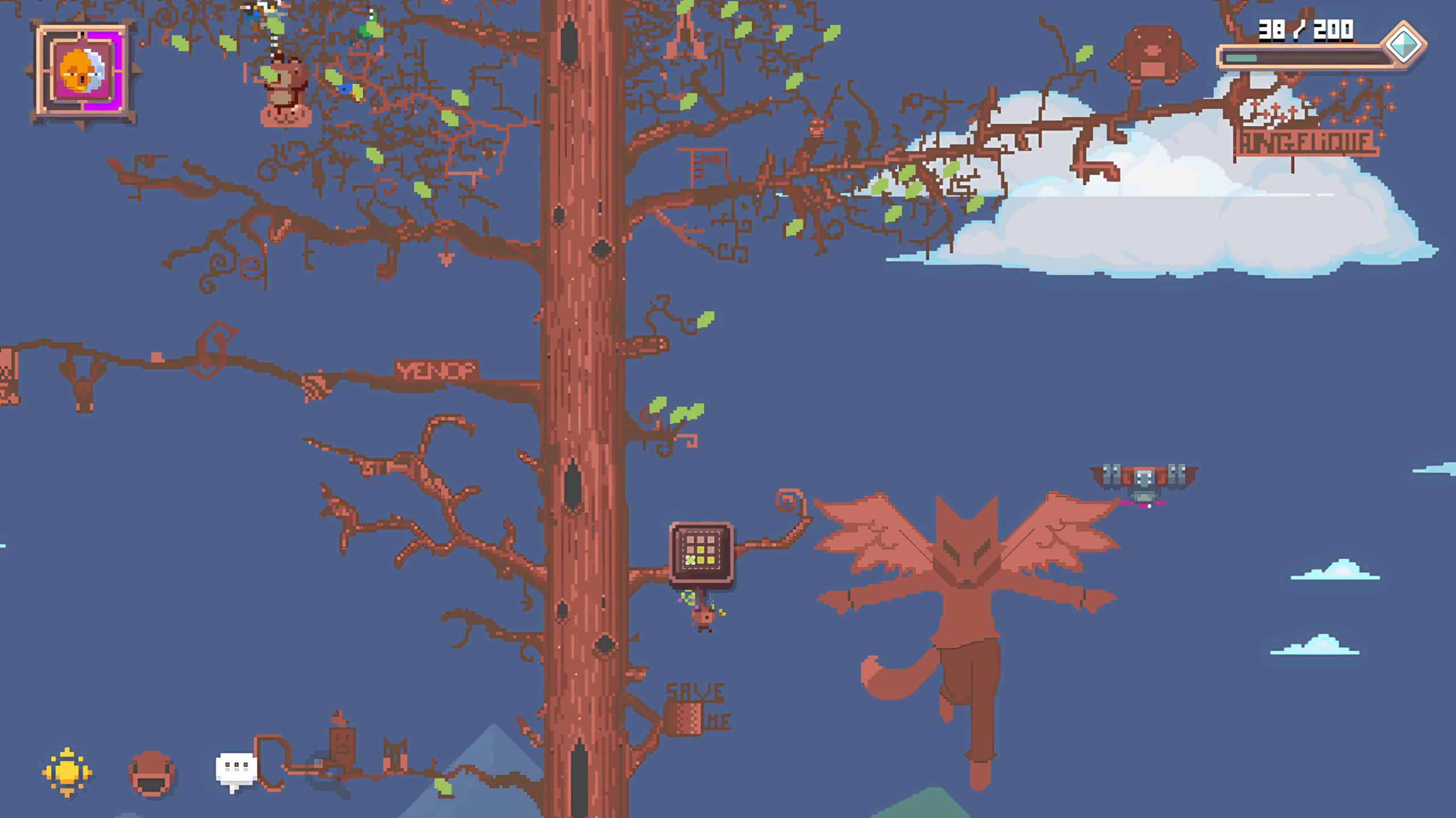Click the teal diamond gem icon

1403,44
